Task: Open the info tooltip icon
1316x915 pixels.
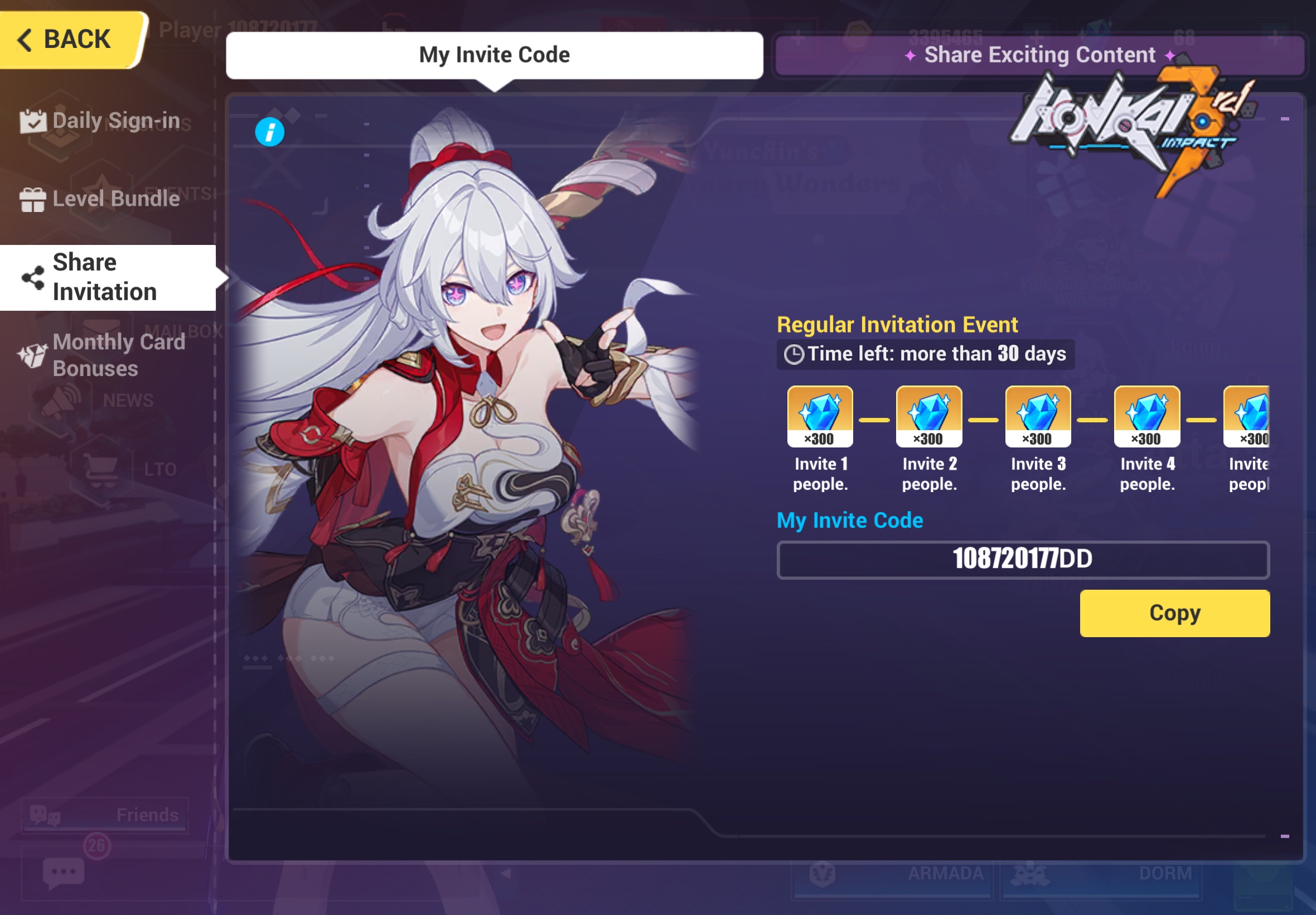Action: 269,132
